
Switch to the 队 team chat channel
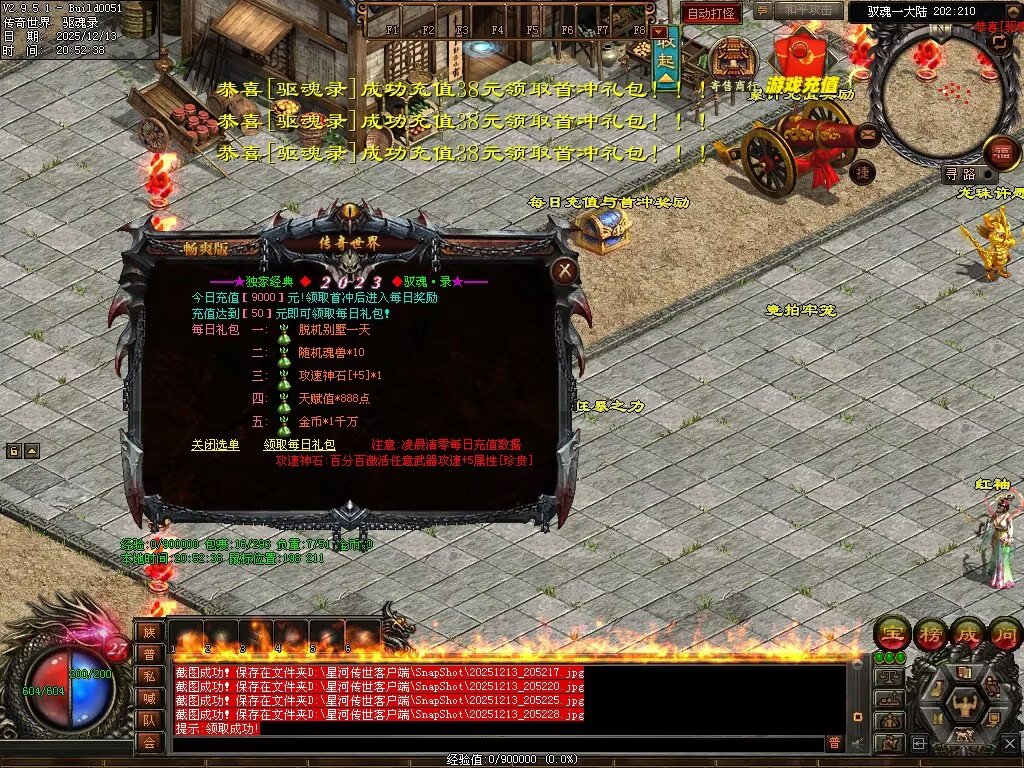coord(149,720)
